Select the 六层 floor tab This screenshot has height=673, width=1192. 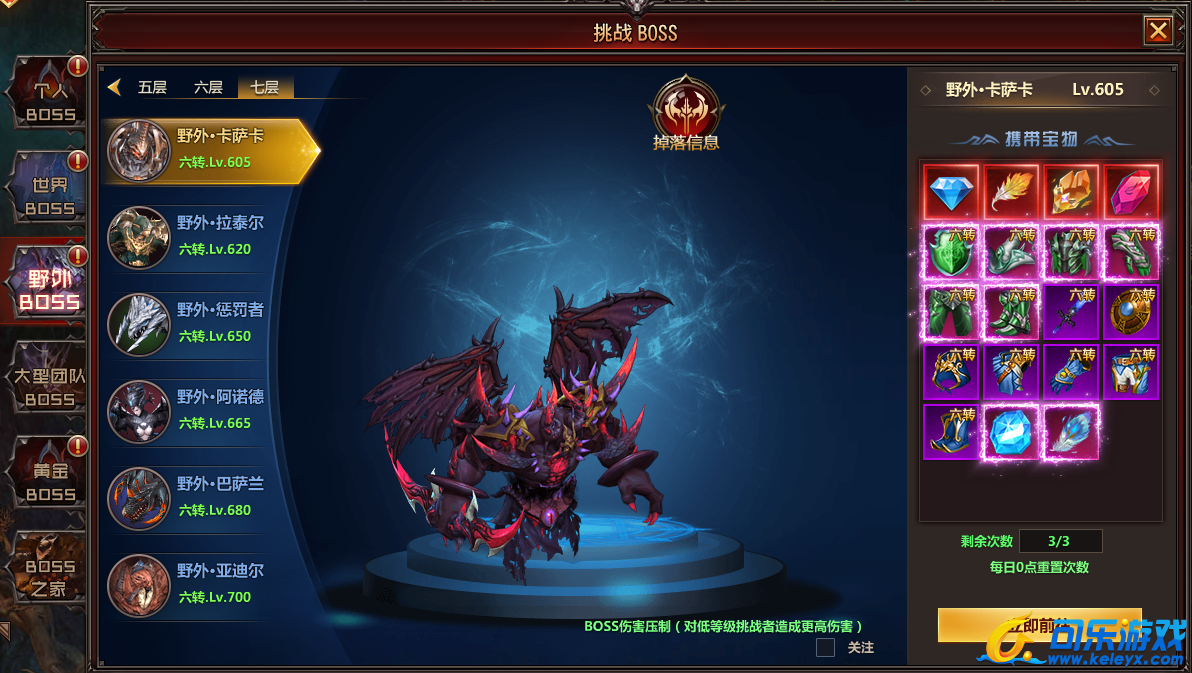tap(208, 87)
